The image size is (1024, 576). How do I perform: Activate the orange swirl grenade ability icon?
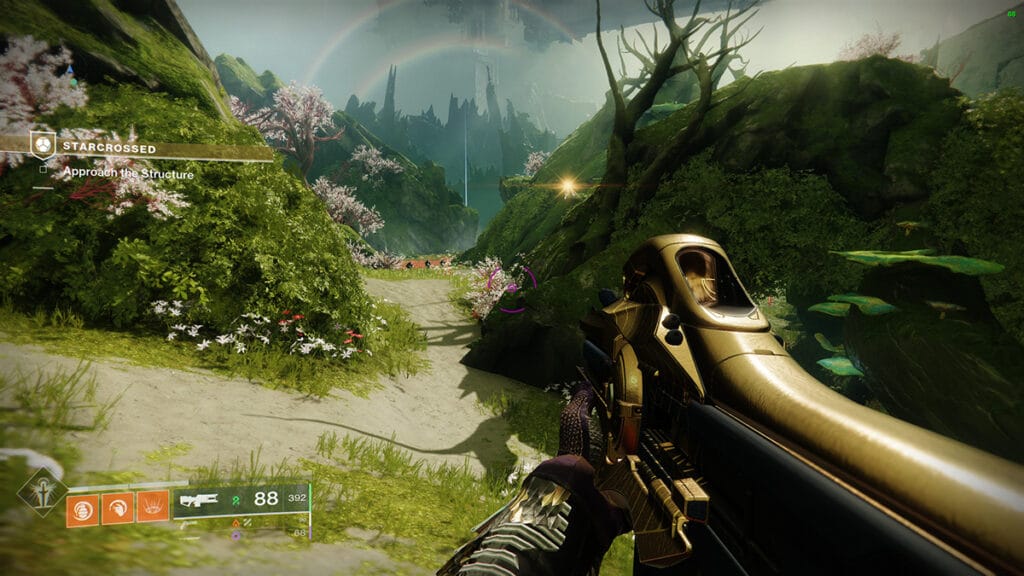[x=82, y=508]
